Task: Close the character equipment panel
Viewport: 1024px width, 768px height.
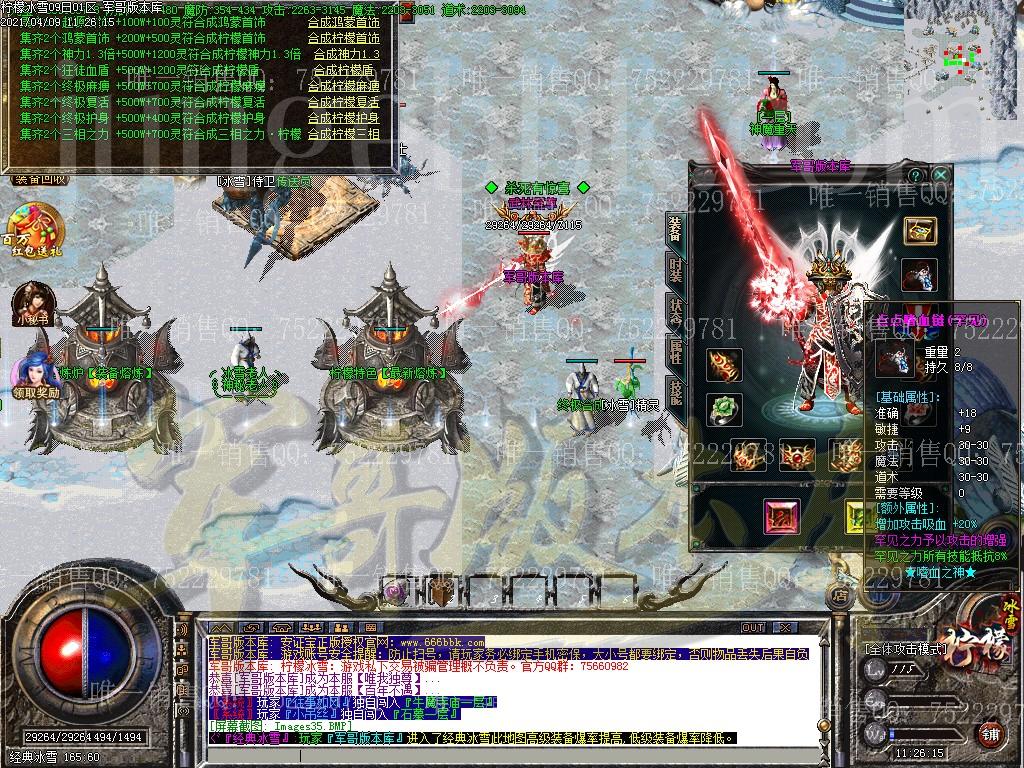Action: [940, 175]
